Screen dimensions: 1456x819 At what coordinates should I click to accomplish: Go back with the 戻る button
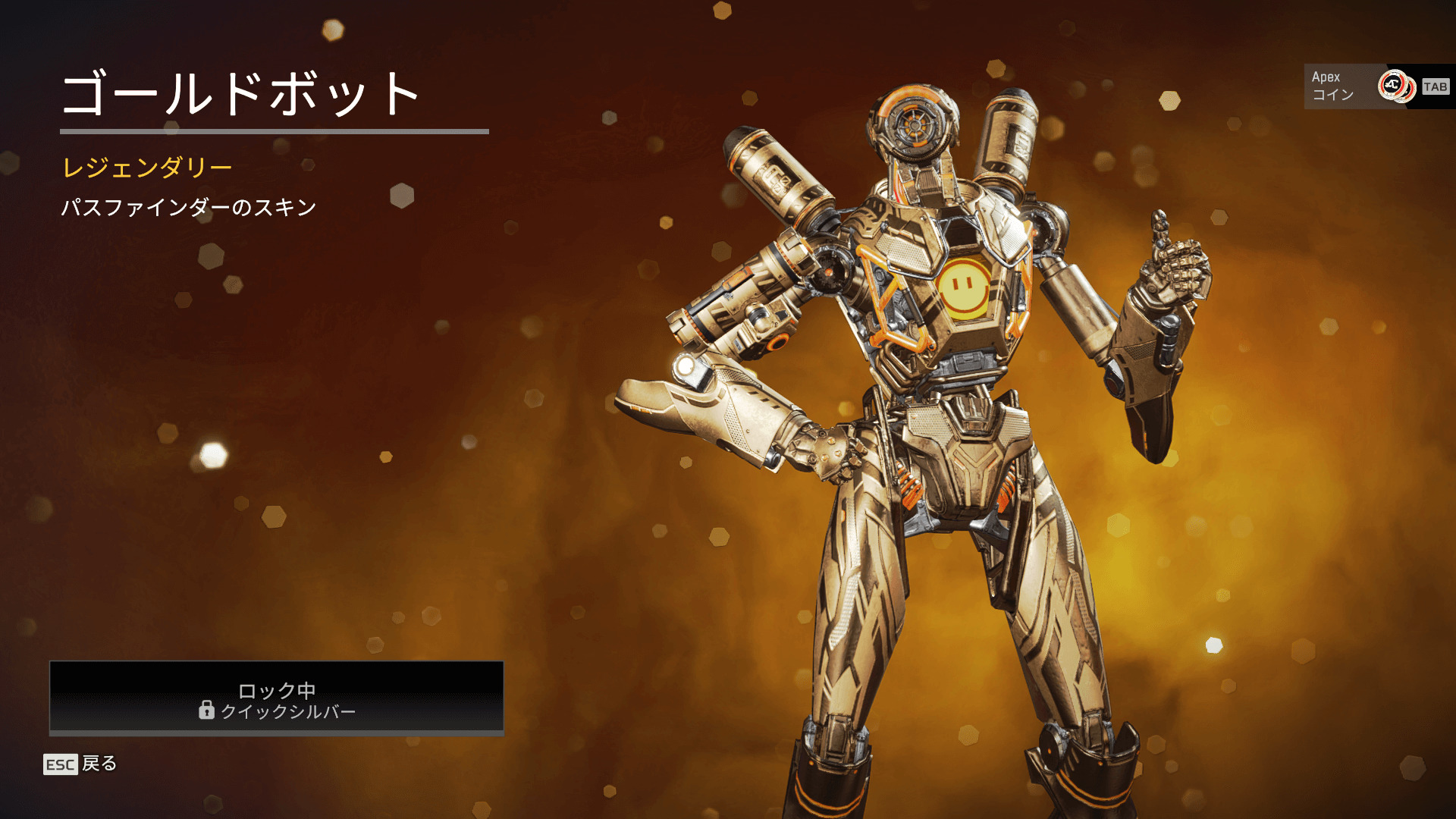point(81,764)
